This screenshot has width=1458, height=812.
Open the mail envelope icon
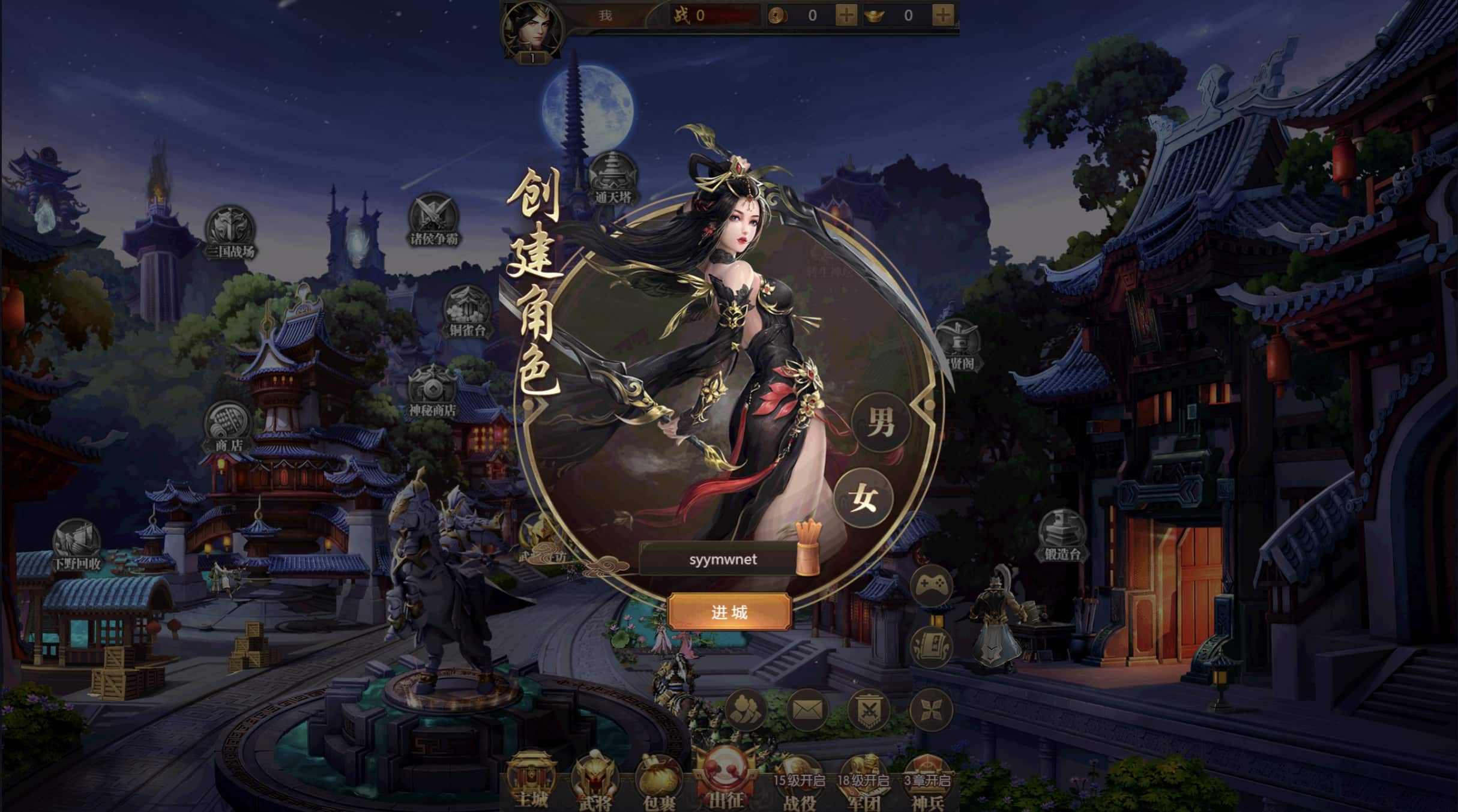(807, 710)
